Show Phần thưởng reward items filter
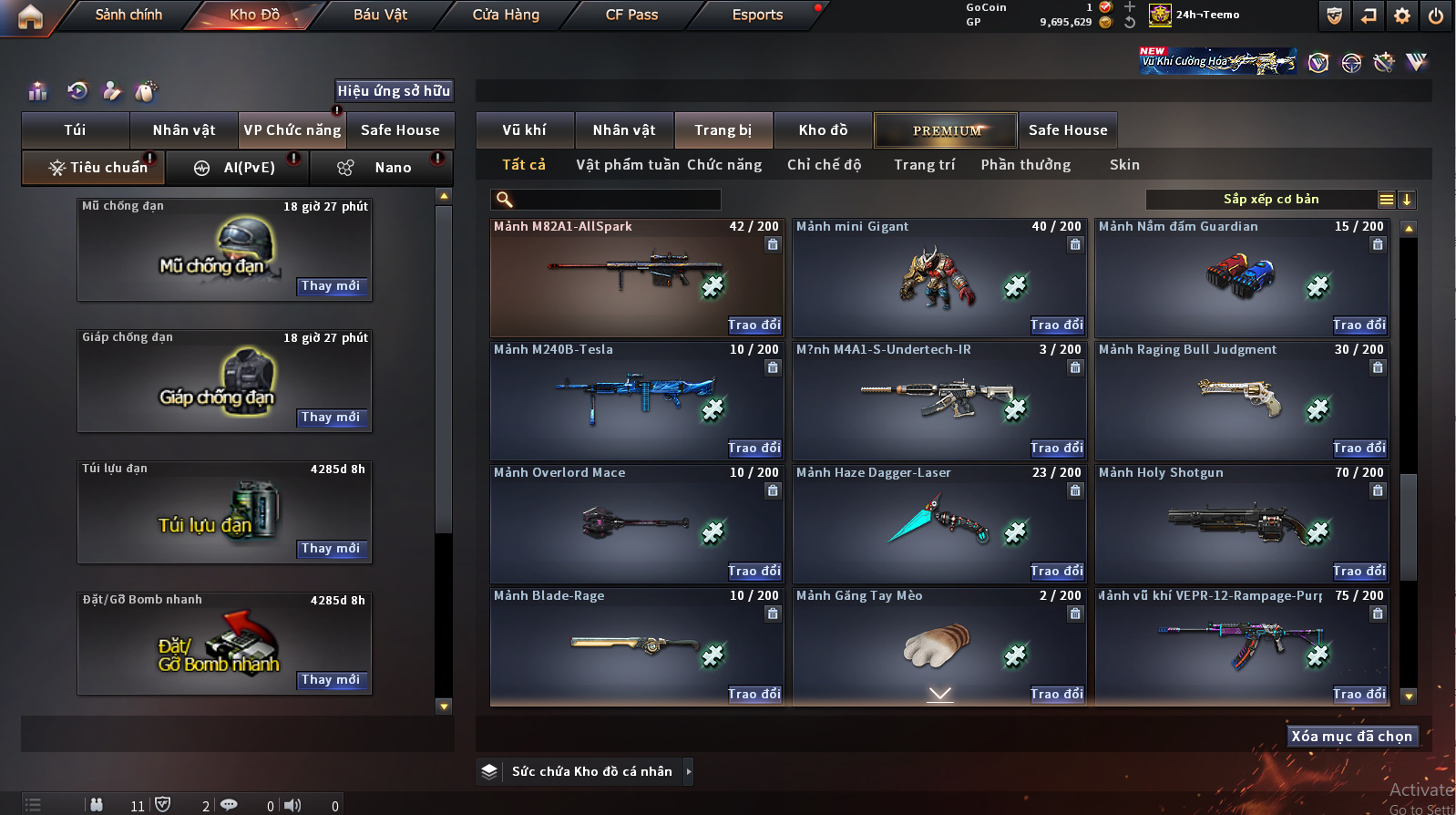1456x815 pixels. [x=1026, y=165]
